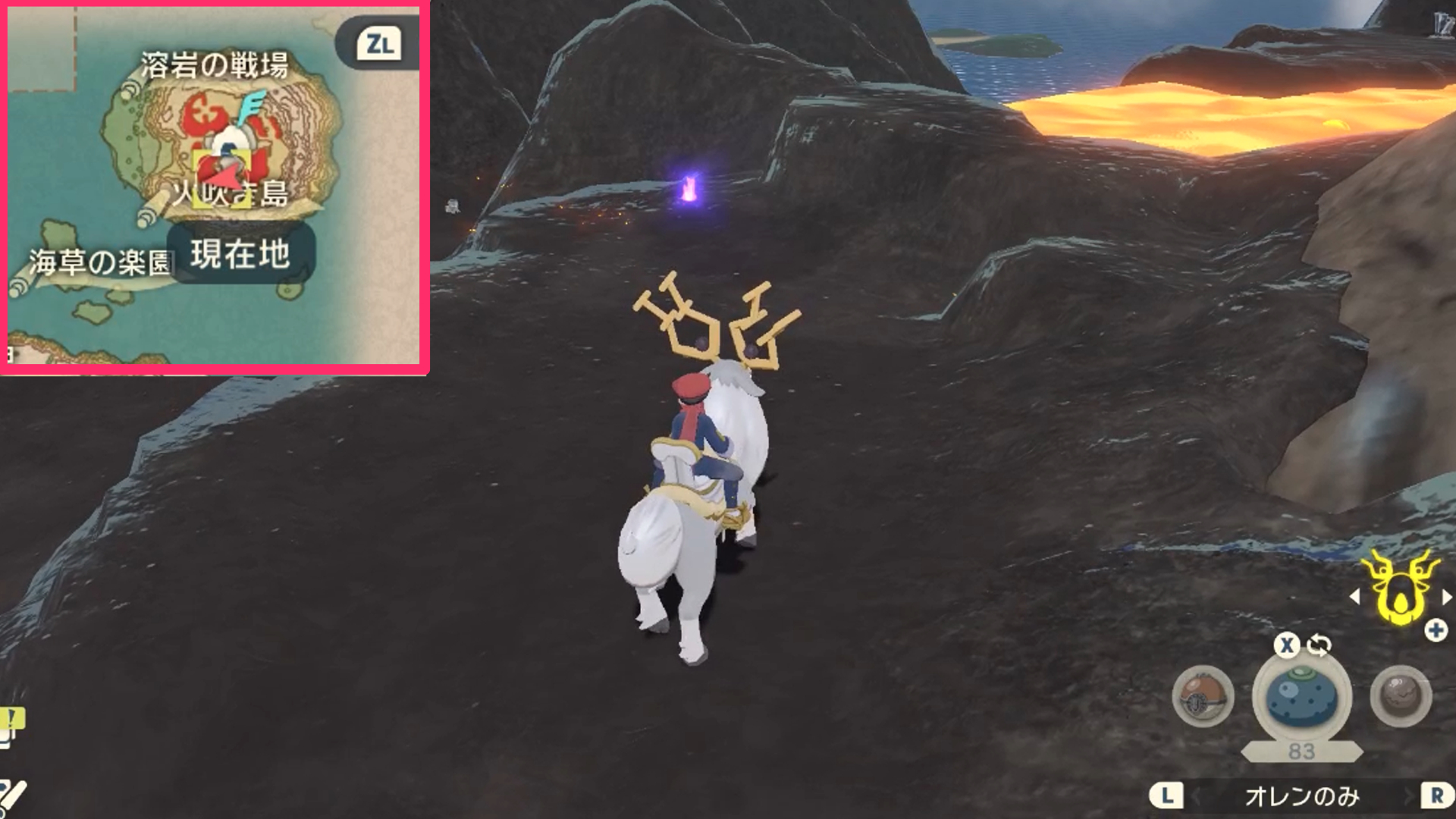Click the blue feather marker on the minimap

[253, 105]
